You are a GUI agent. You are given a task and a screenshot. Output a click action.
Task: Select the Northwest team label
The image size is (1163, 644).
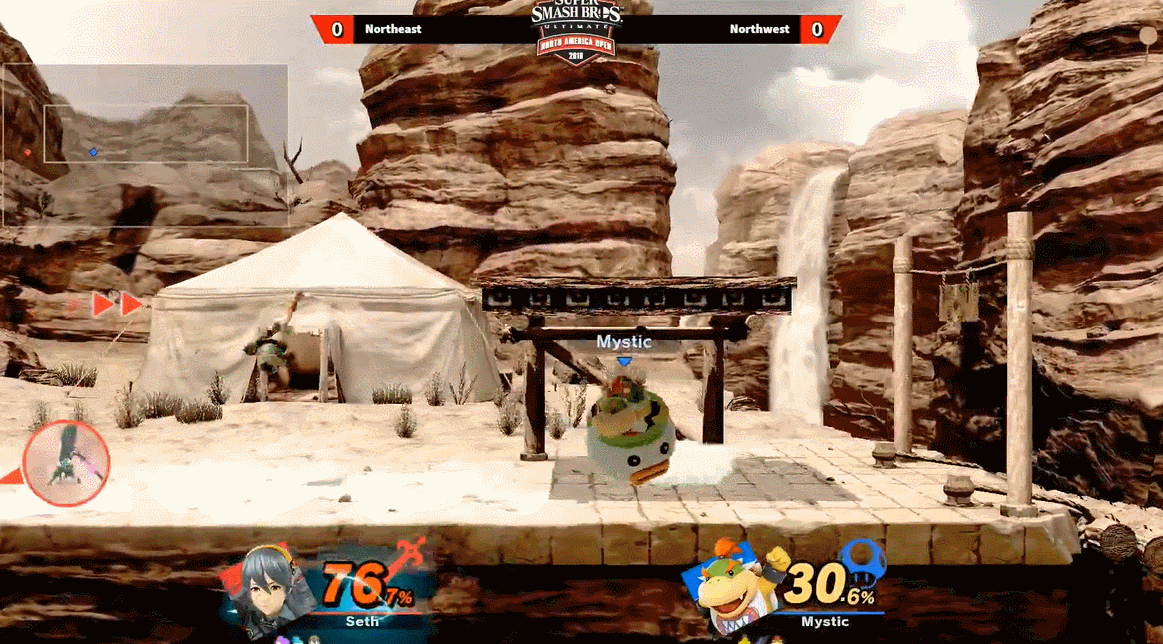[758, 29]
